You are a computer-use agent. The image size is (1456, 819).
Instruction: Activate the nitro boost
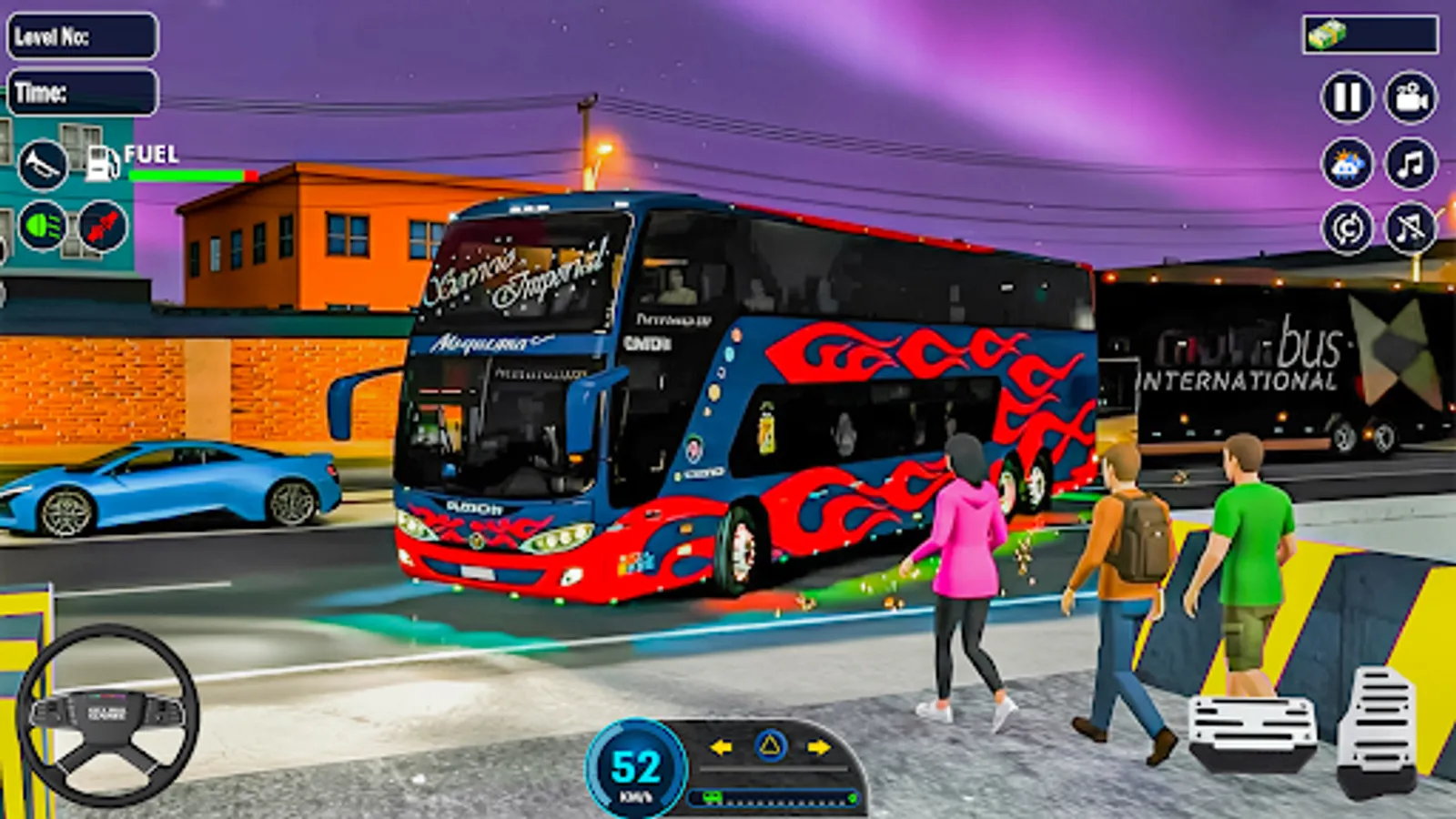[x=100, y=227]
